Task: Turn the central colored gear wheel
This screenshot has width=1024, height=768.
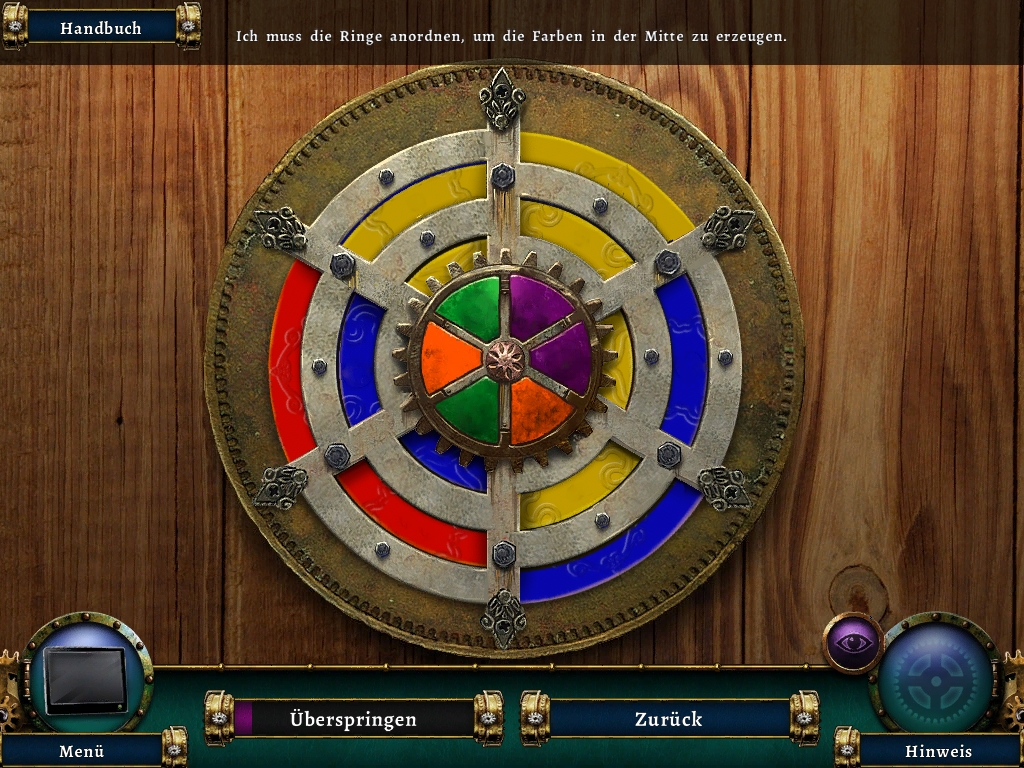Action: [505, 360]
